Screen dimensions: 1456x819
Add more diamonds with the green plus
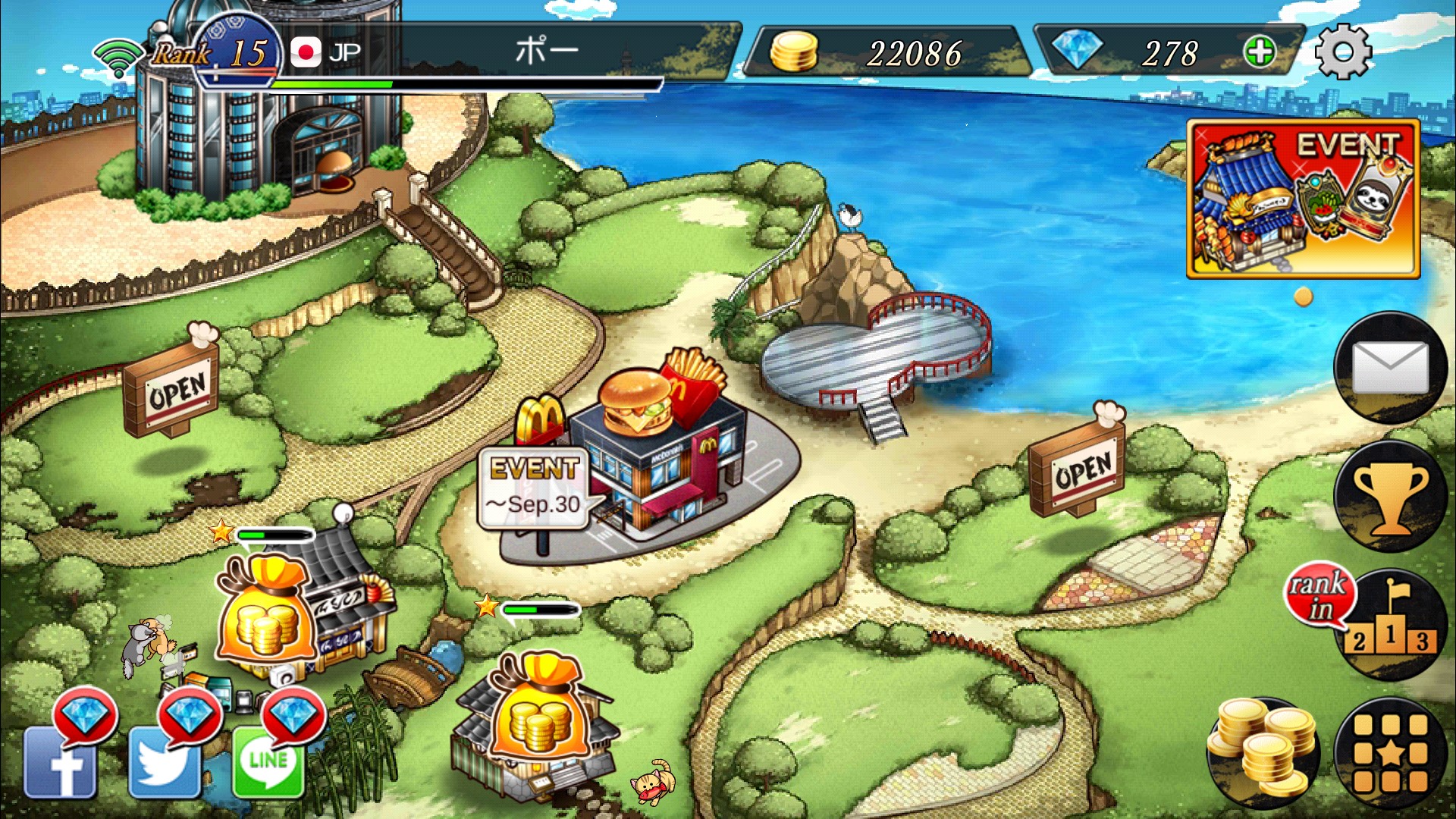coord(1260,52)
